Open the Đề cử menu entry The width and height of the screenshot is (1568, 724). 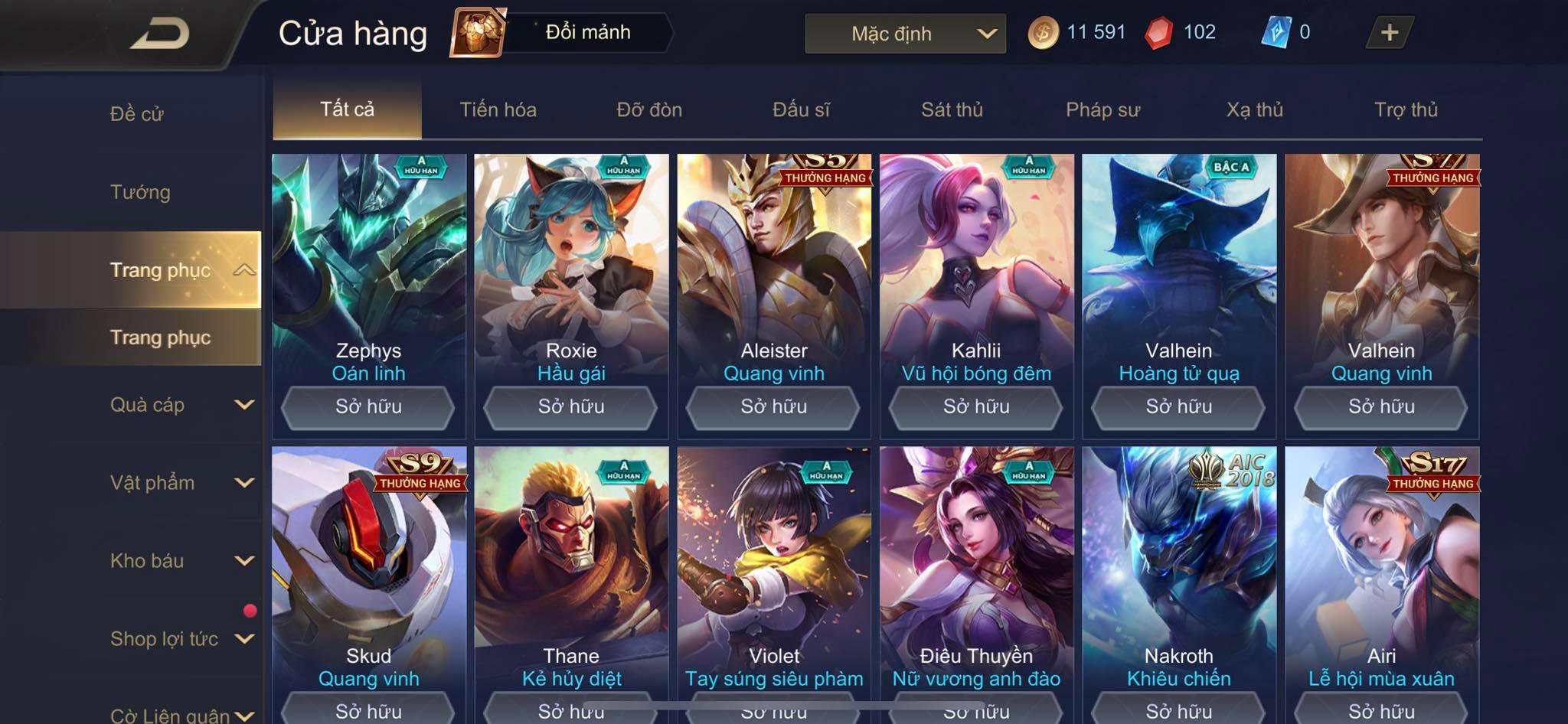coord(137,114)
